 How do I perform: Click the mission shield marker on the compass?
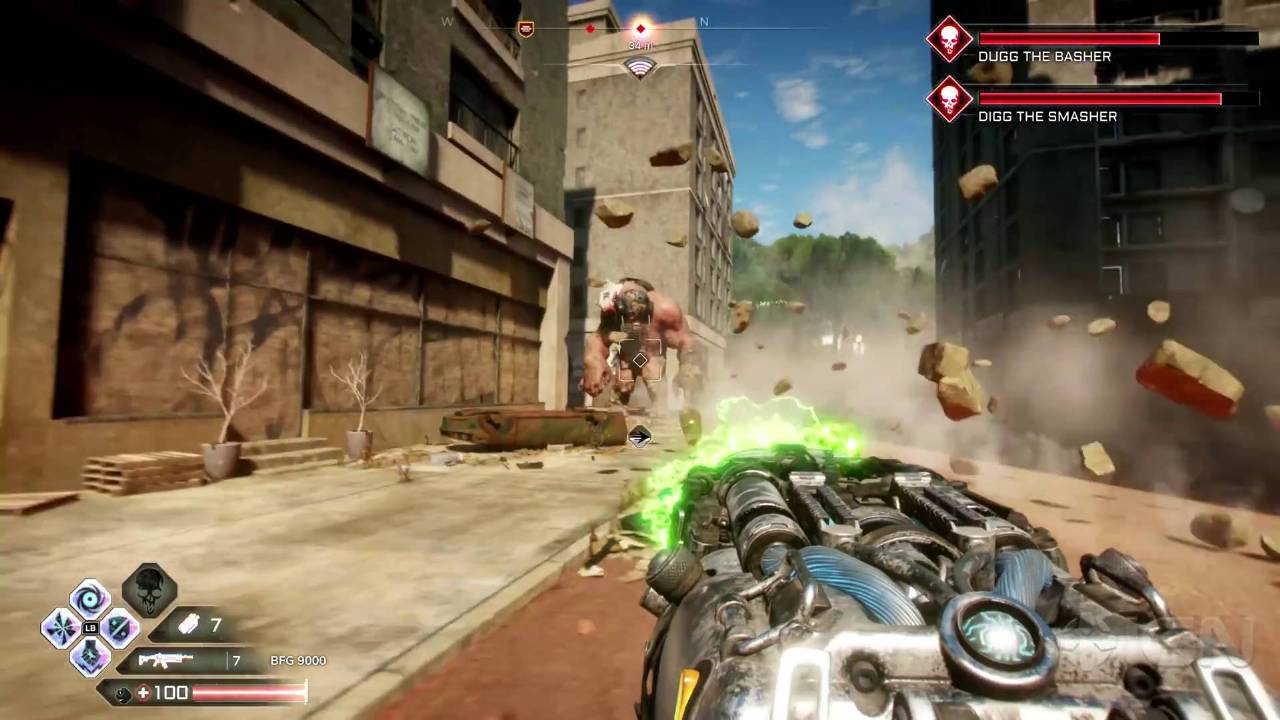(x=526, y=28)
